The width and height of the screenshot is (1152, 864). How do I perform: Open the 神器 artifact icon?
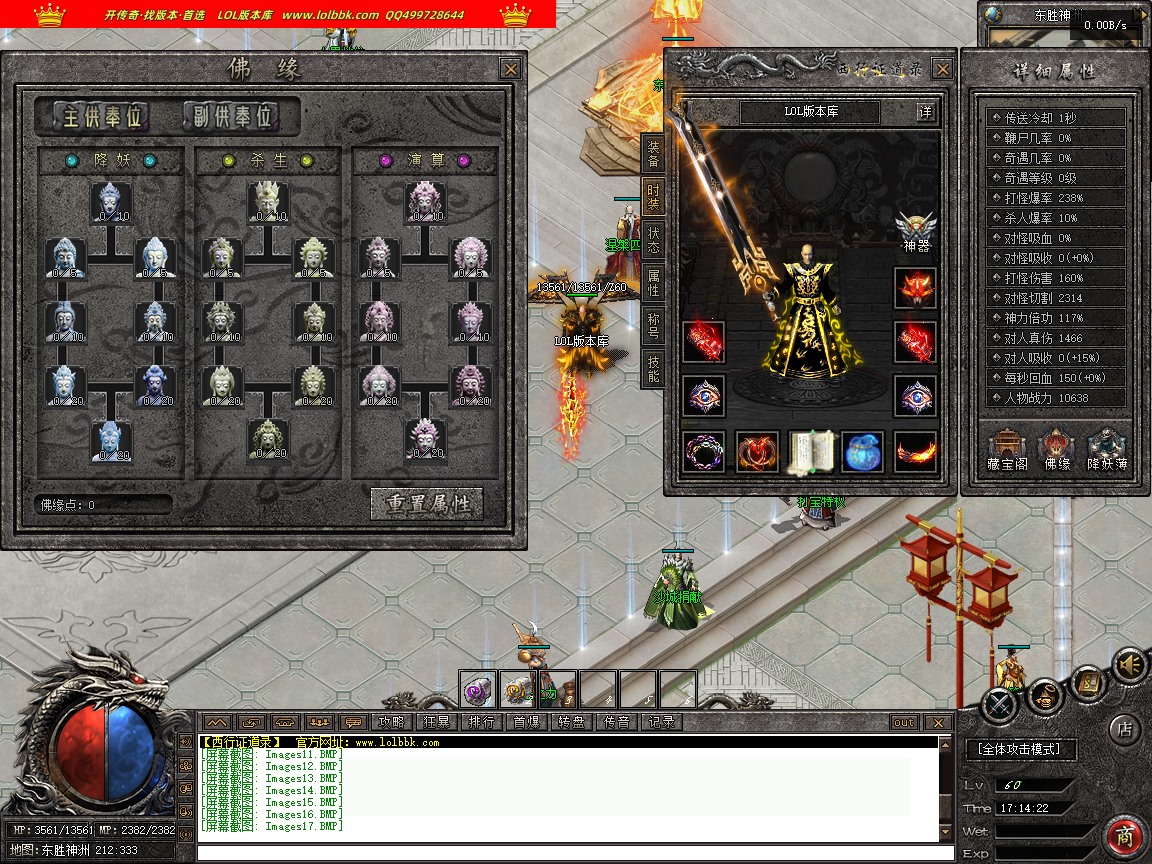[915, 229]
